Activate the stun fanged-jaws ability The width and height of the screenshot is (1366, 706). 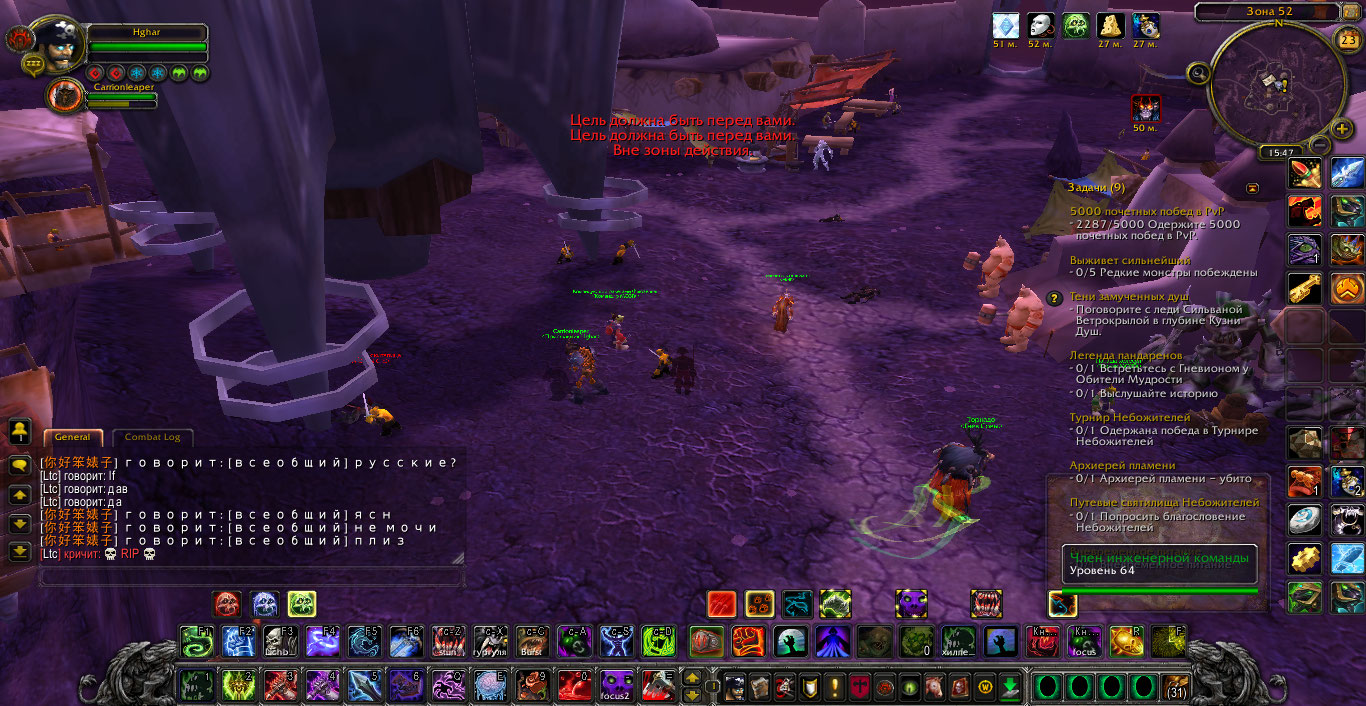[x=448, y=641]
